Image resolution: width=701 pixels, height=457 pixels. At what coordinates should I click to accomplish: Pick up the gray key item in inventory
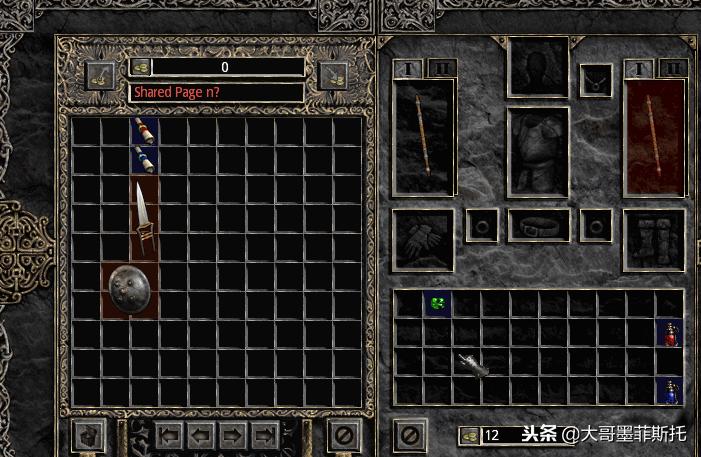coord(472,363)
